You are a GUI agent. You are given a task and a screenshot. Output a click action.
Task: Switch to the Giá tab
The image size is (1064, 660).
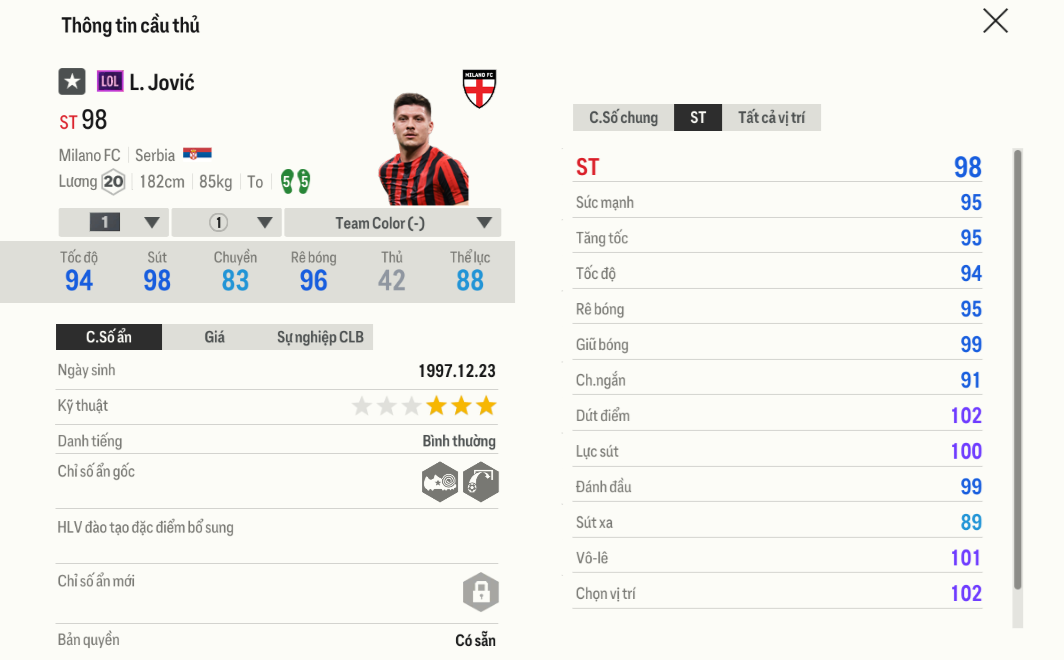click(214, 337)
